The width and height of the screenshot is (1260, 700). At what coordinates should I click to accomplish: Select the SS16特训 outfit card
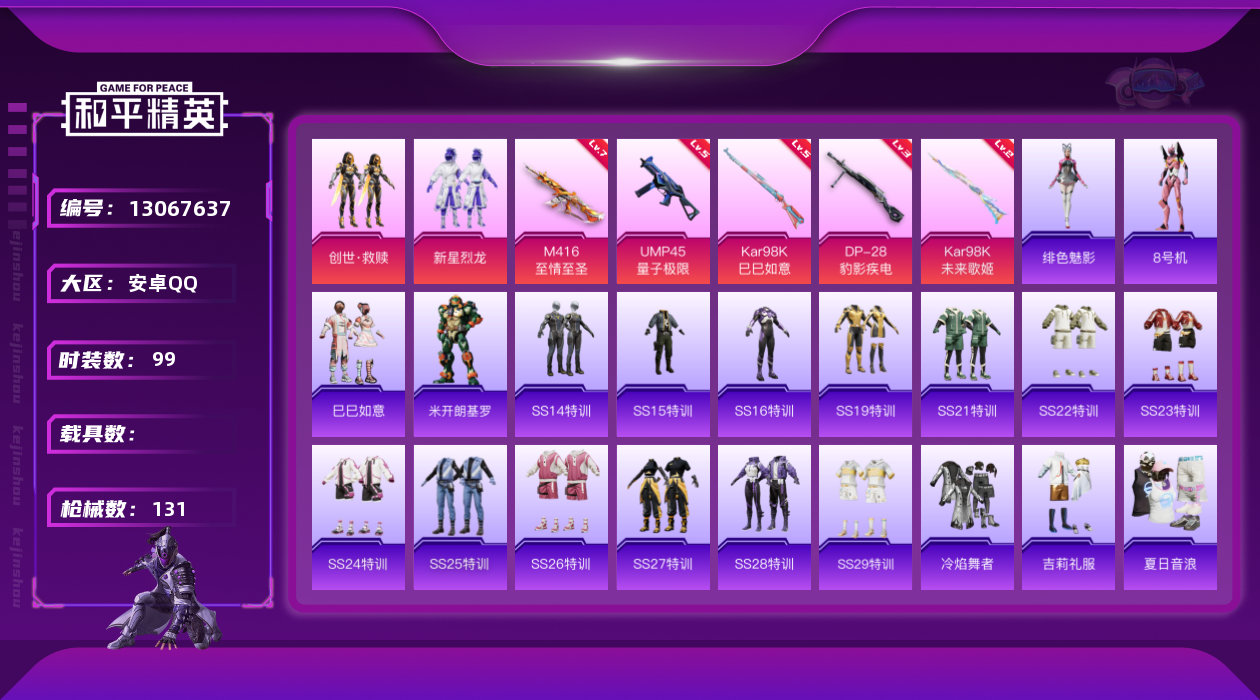point(764,364)
